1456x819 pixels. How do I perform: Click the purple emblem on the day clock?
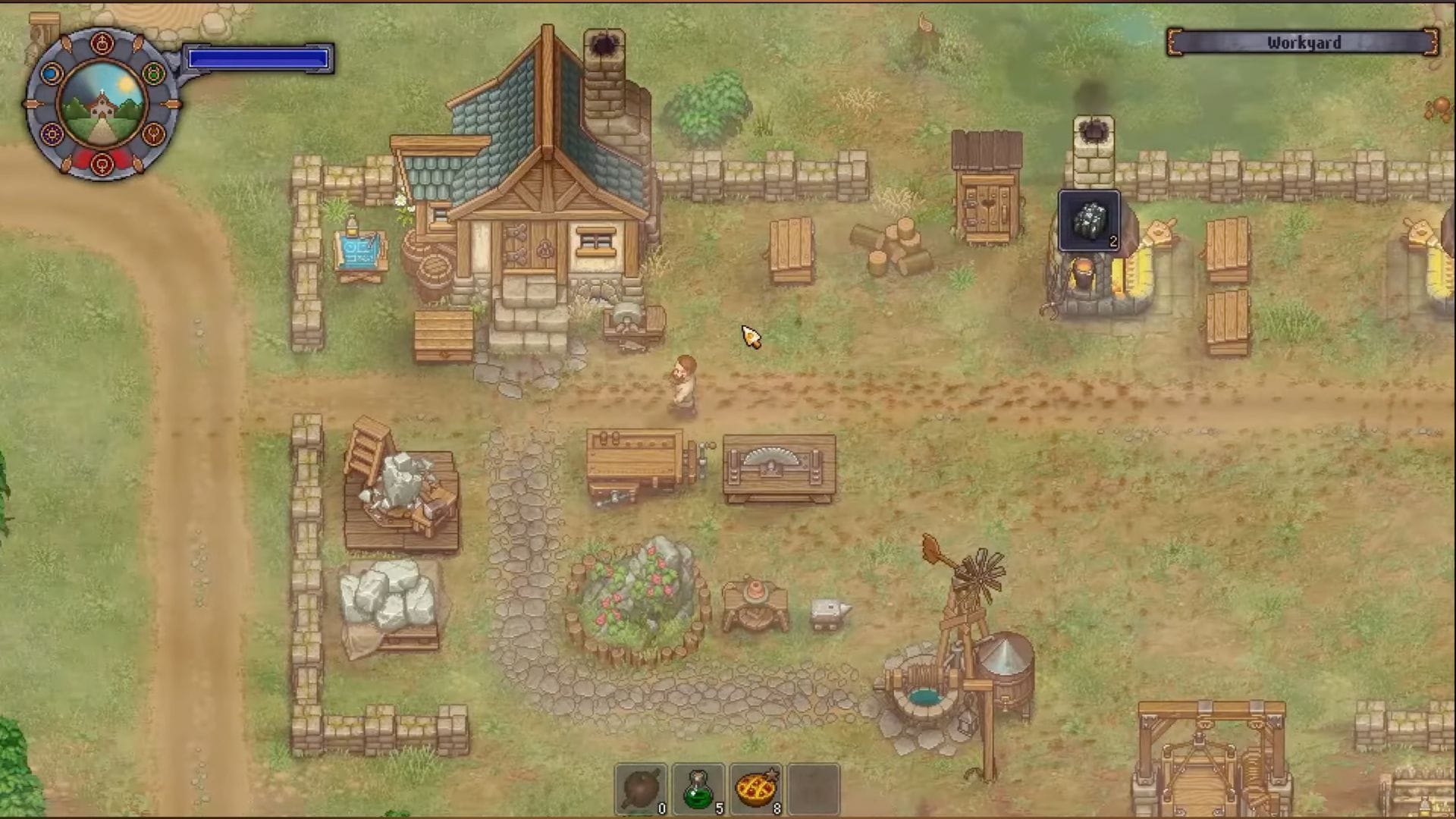click(x=52, y=135)
